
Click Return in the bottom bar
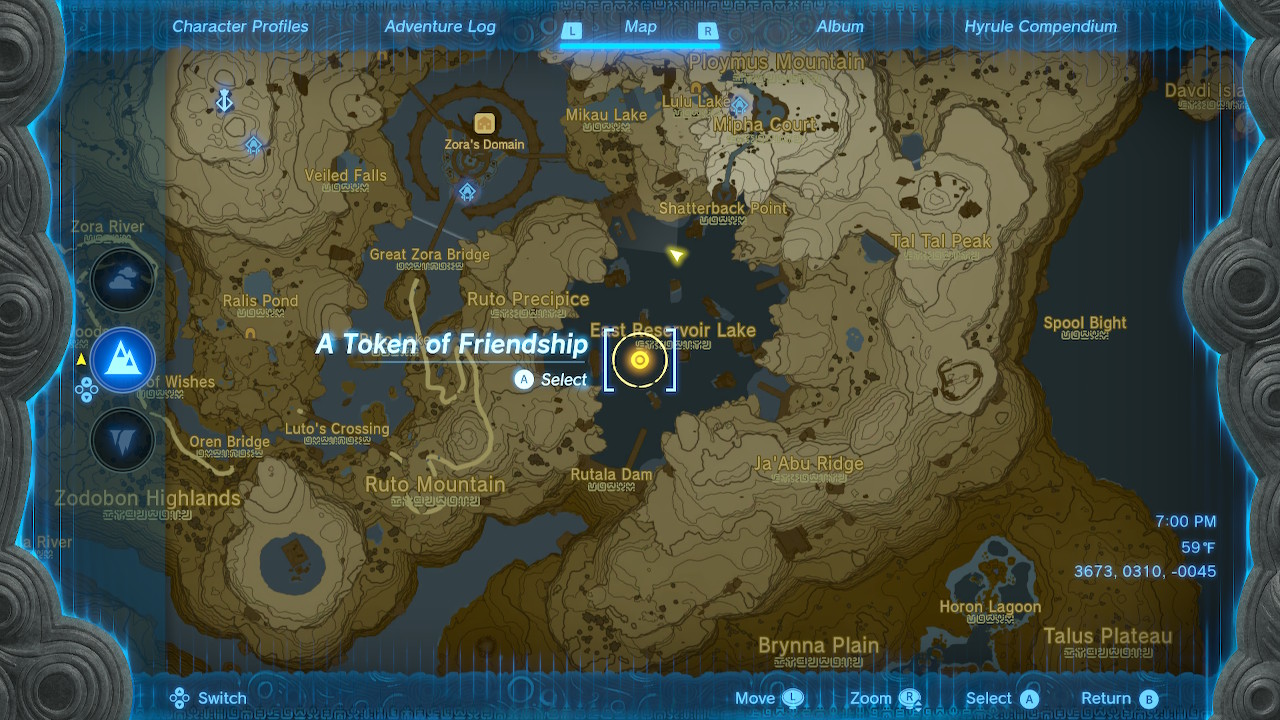click(x=1110, y=698)
